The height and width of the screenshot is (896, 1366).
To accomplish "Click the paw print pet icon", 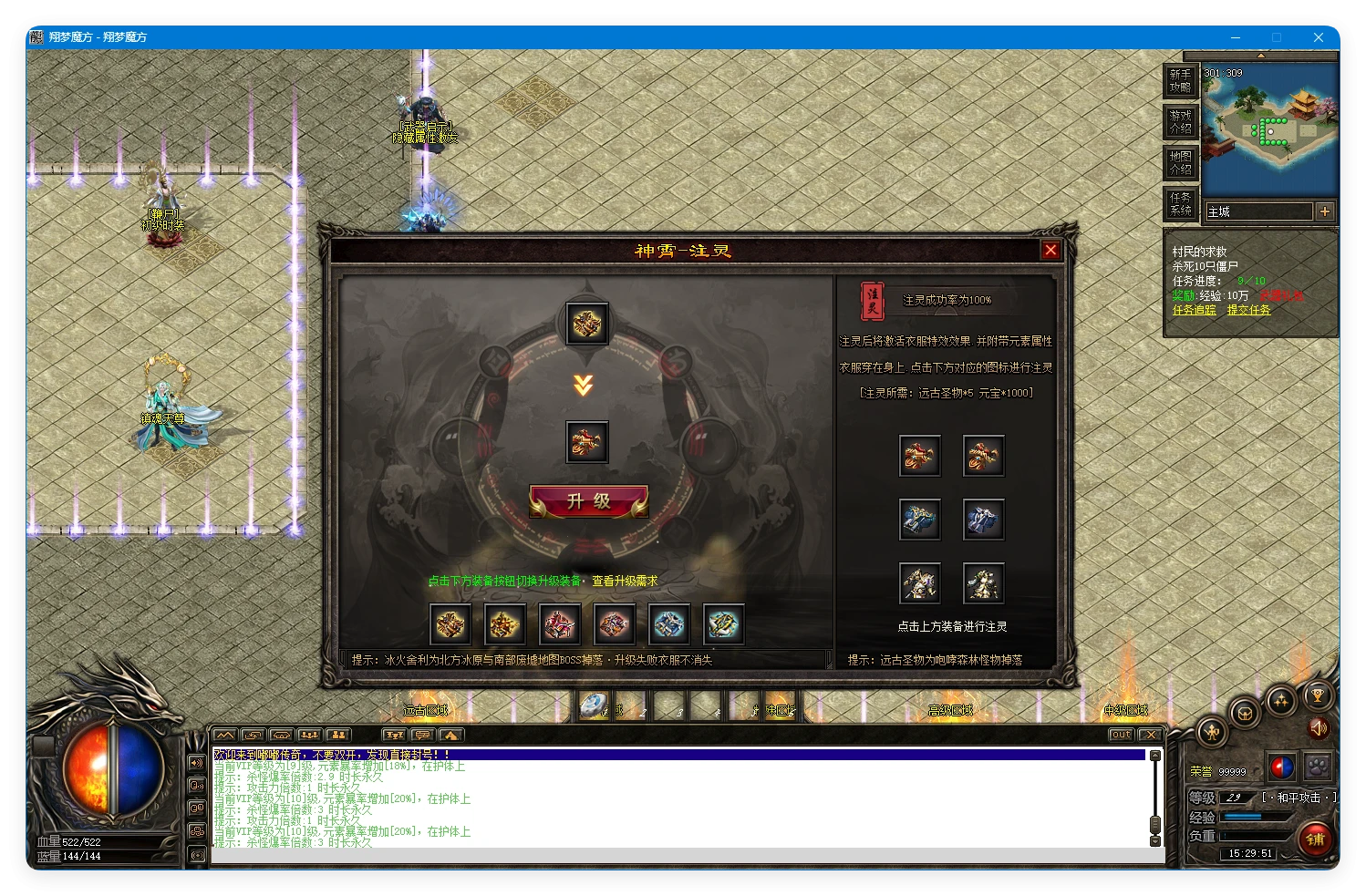I will (x=1317, y=767).
